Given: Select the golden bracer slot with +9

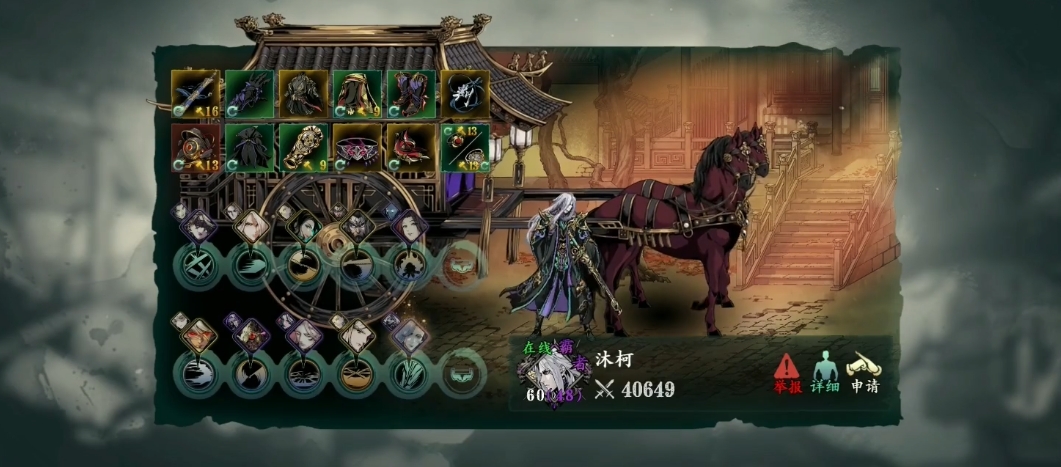Looking at the screenshot, I should tap(303, 147).
